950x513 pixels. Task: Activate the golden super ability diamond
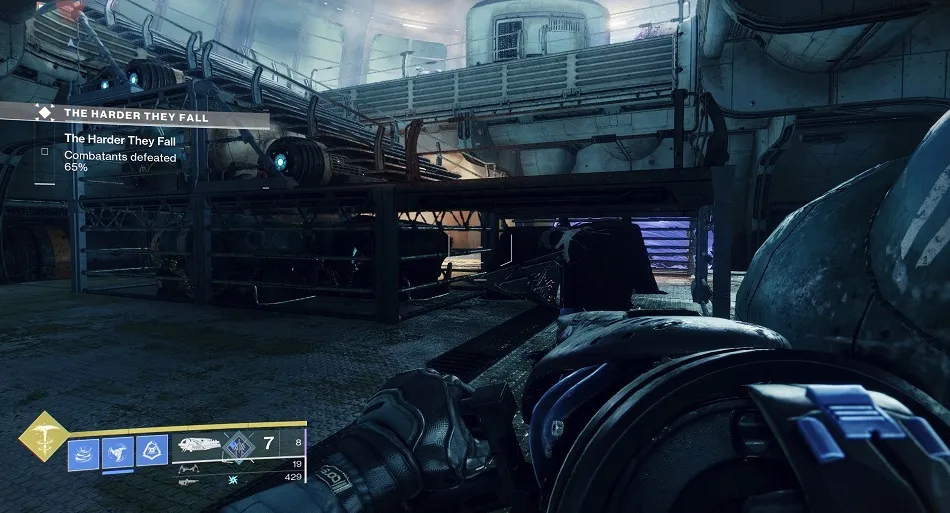[x=44, y=436]
